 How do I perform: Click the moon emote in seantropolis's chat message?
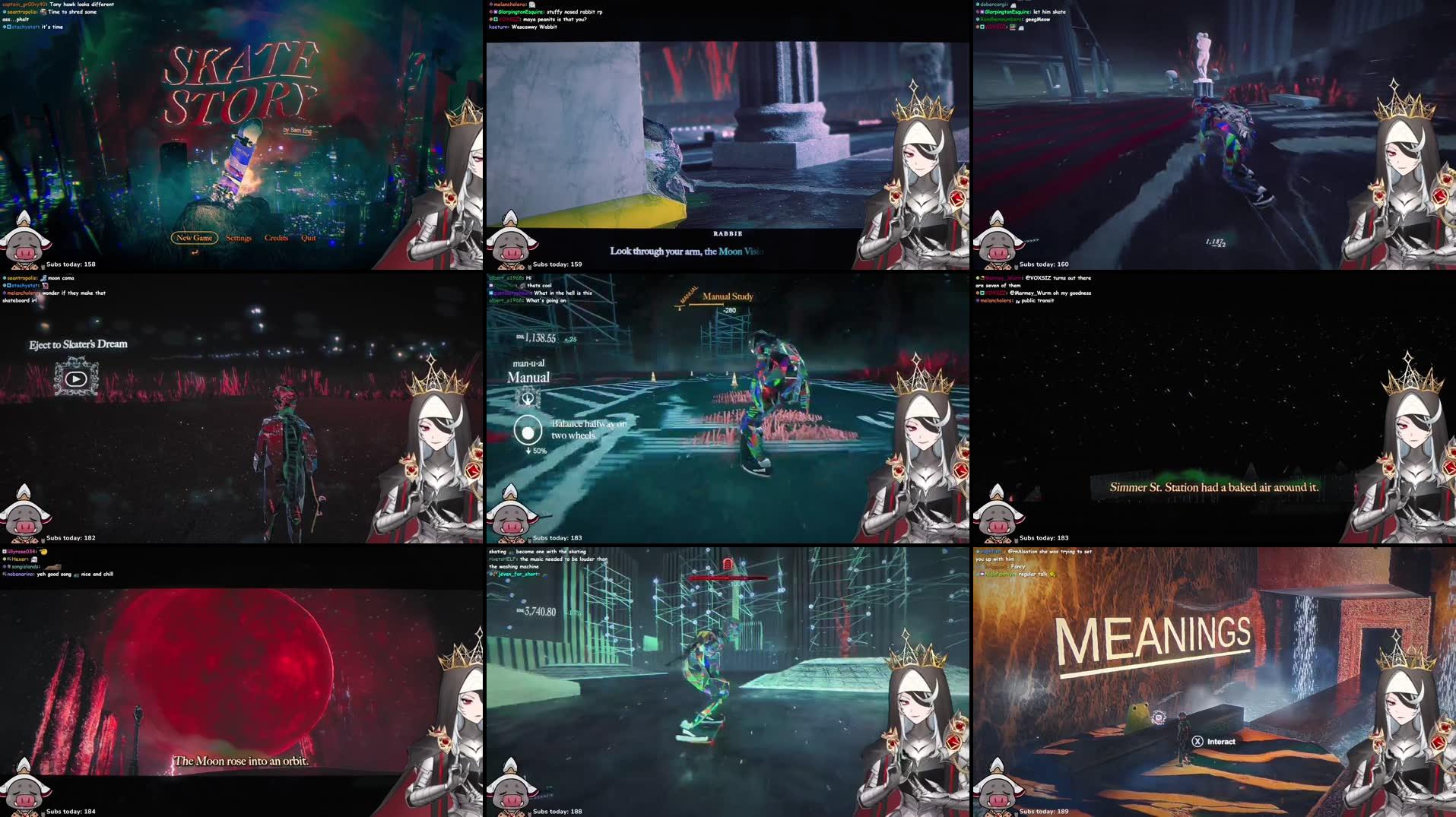click(x=43, y=278)
